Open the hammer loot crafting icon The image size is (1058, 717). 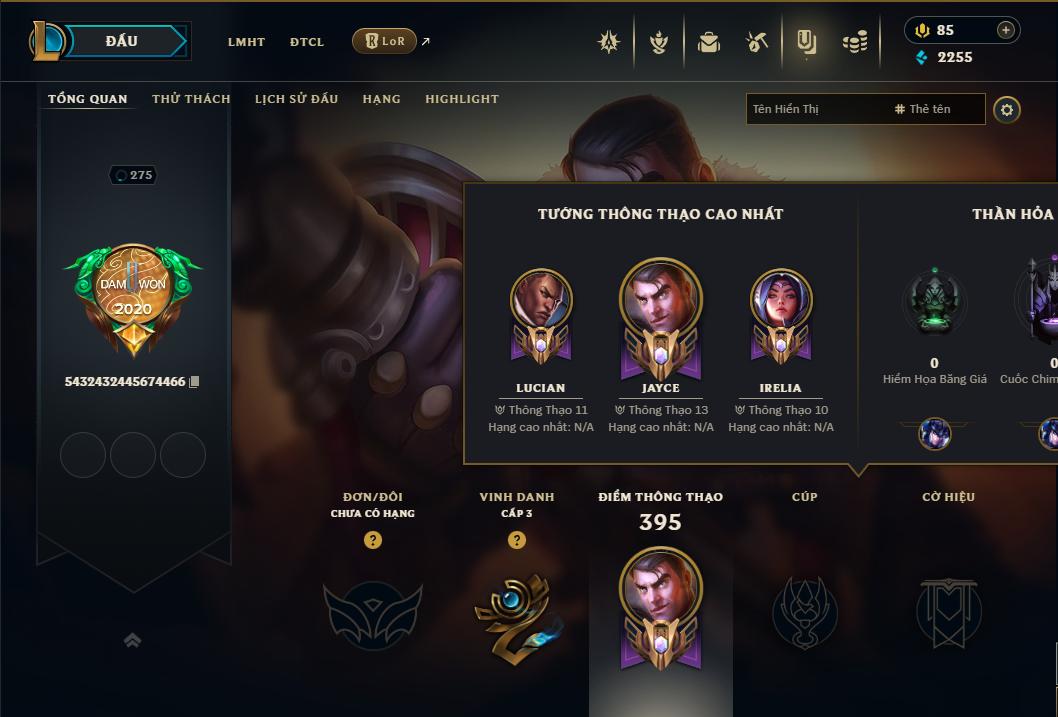(x=757, y=42)
